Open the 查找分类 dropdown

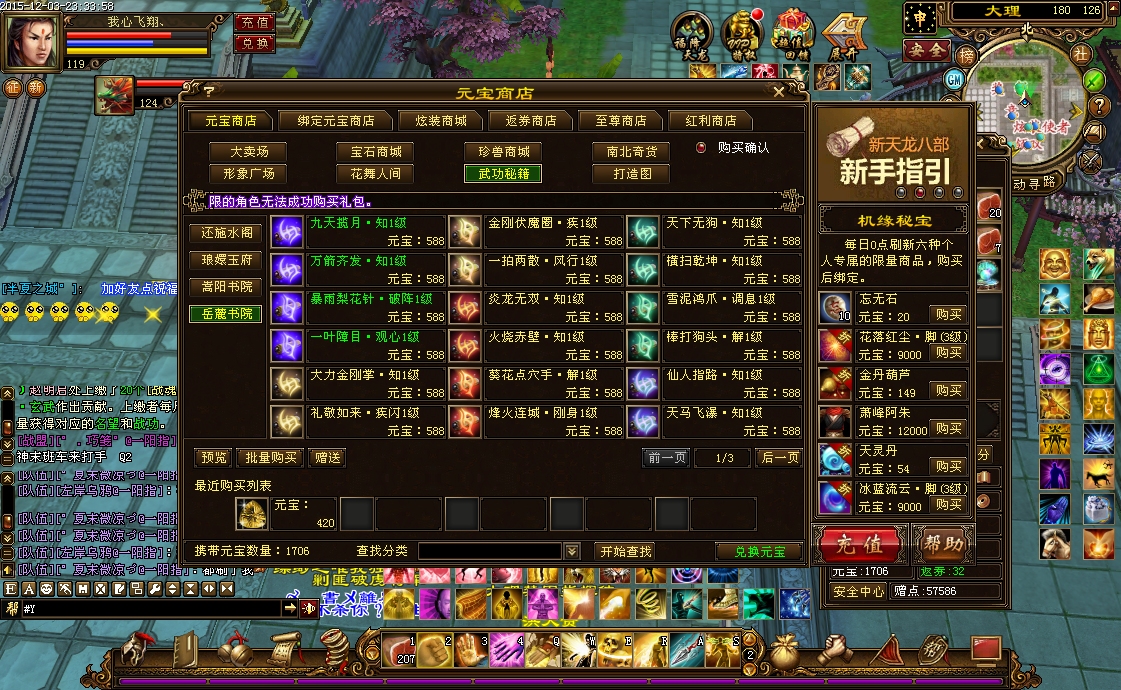(572, 551)
